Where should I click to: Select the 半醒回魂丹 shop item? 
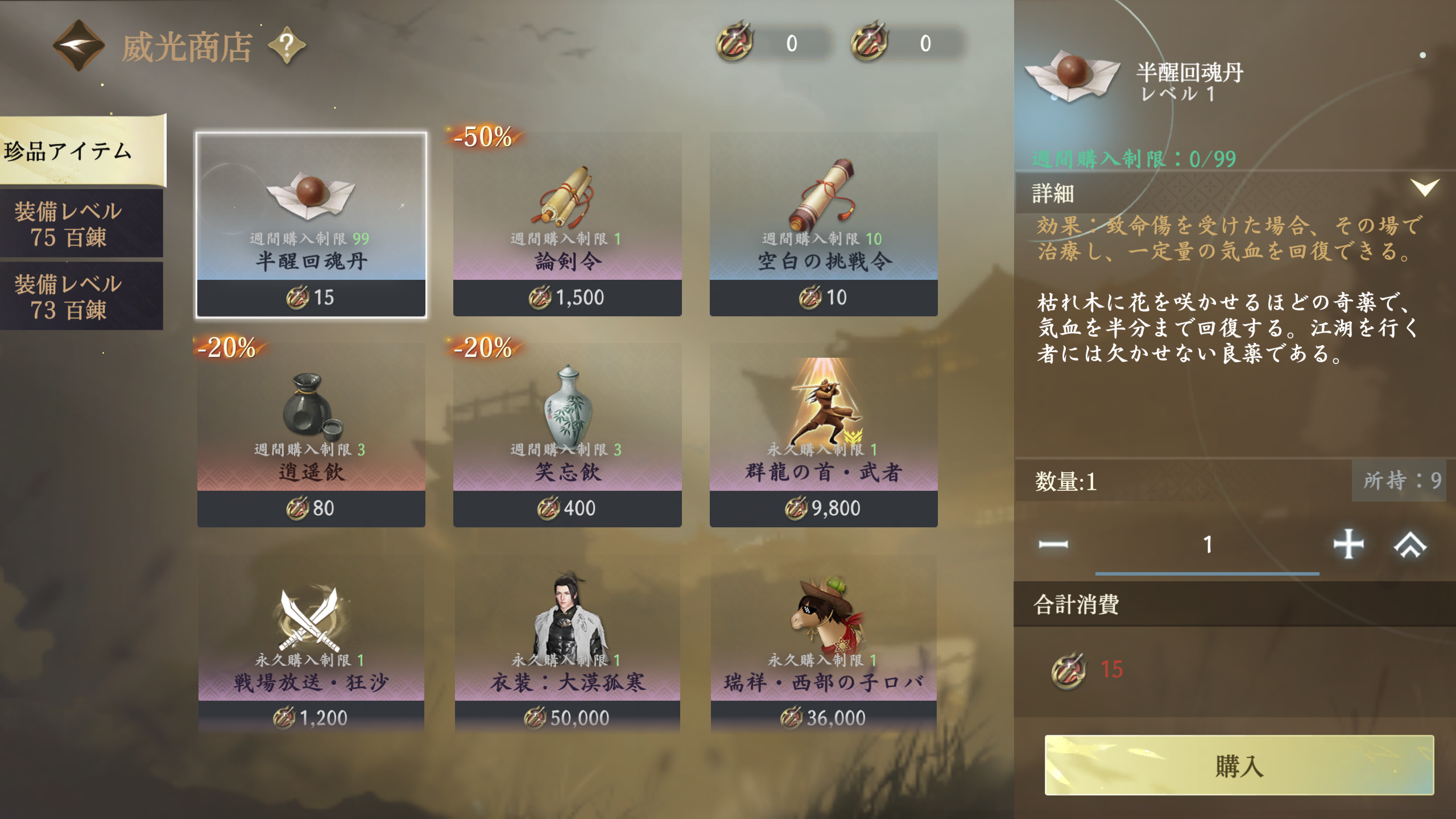(x=311, y=224)
